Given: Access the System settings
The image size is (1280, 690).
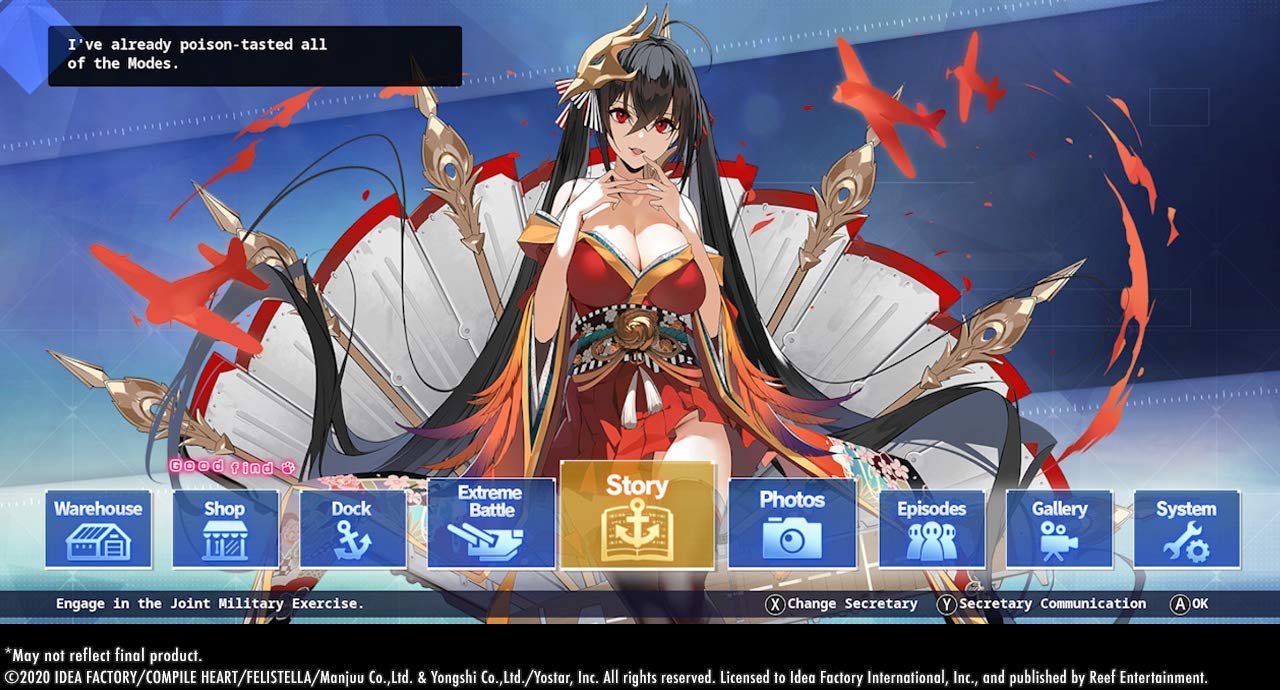Looking at the screenshot, I should 1186,529.
